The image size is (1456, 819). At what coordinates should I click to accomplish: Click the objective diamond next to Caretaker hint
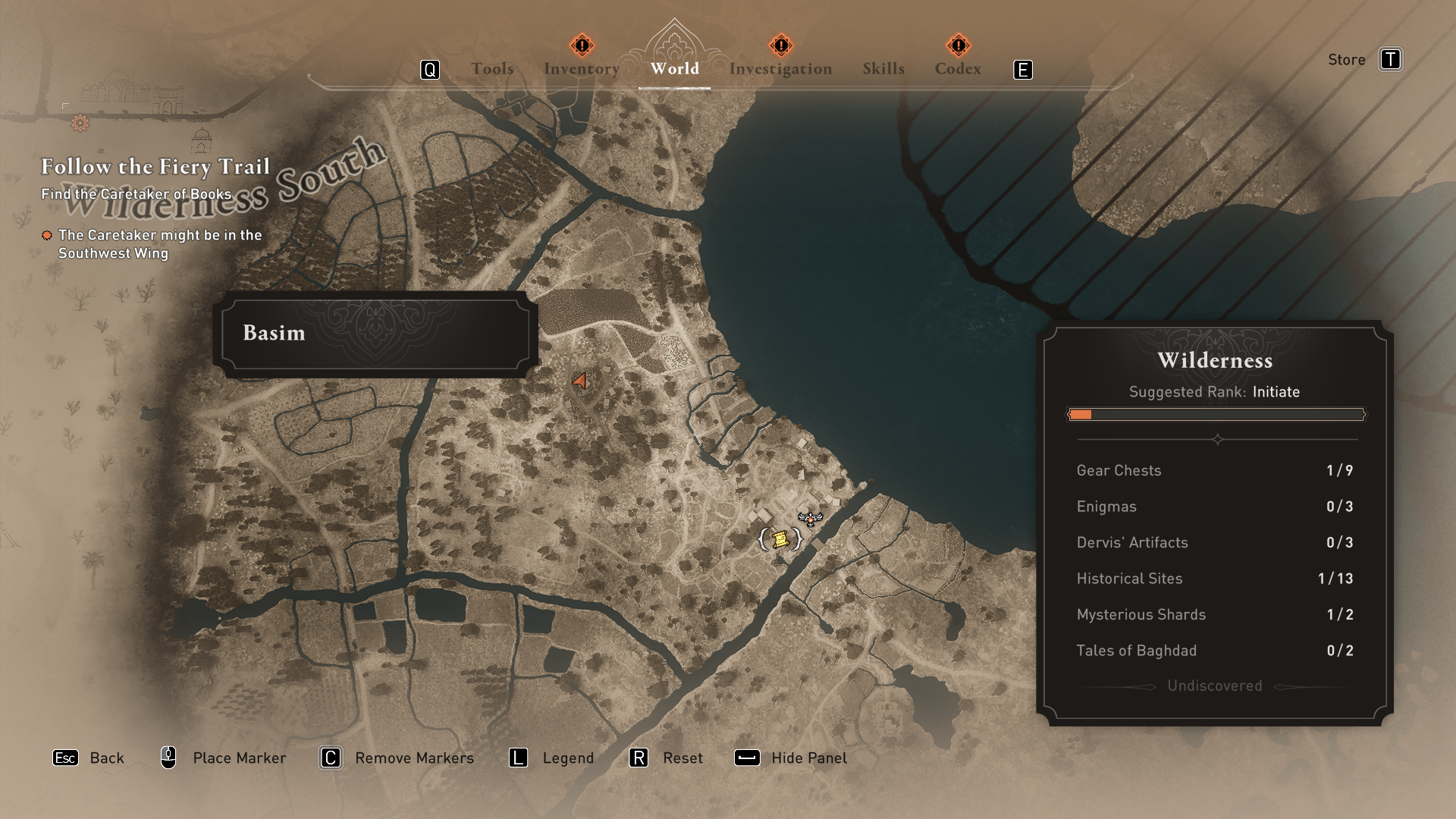(x=46, y=236)
